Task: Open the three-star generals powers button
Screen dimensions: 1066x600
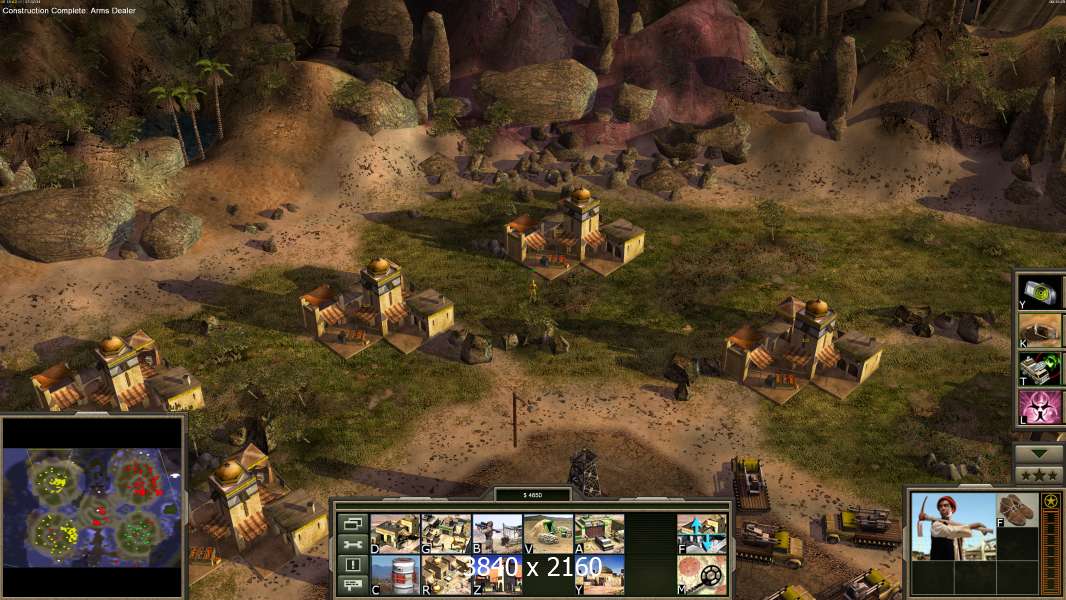Action: click(x=1040, y=475)
